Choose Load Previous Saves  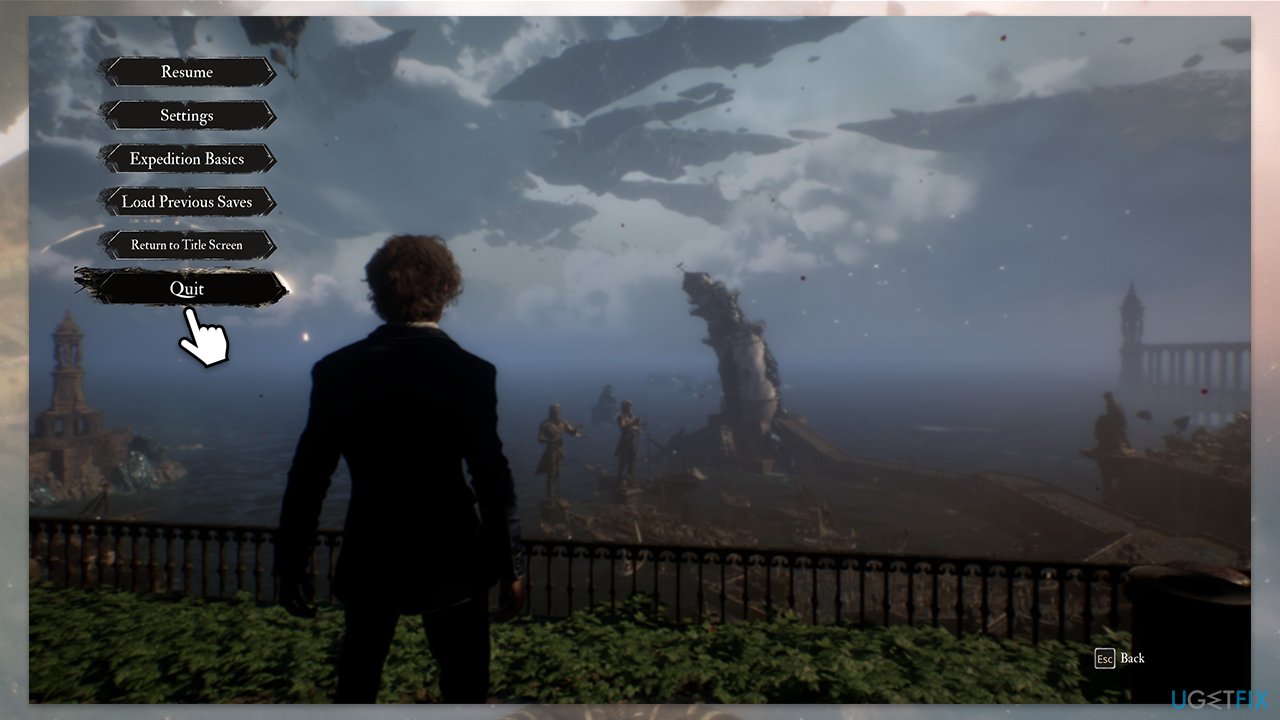[187, 201]
